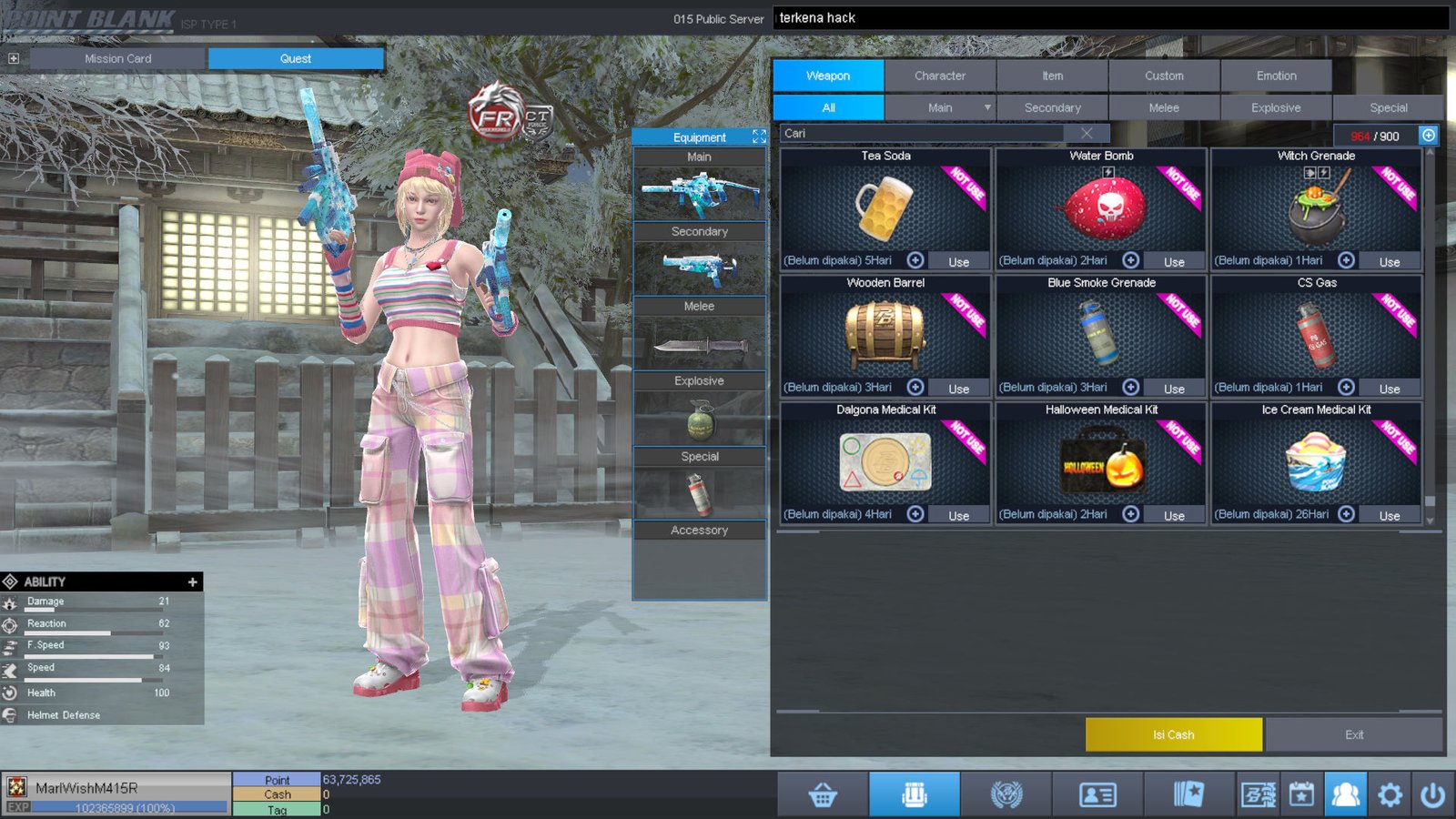Use the Ice Cream Medical Kit

[x=1389, y=515]
